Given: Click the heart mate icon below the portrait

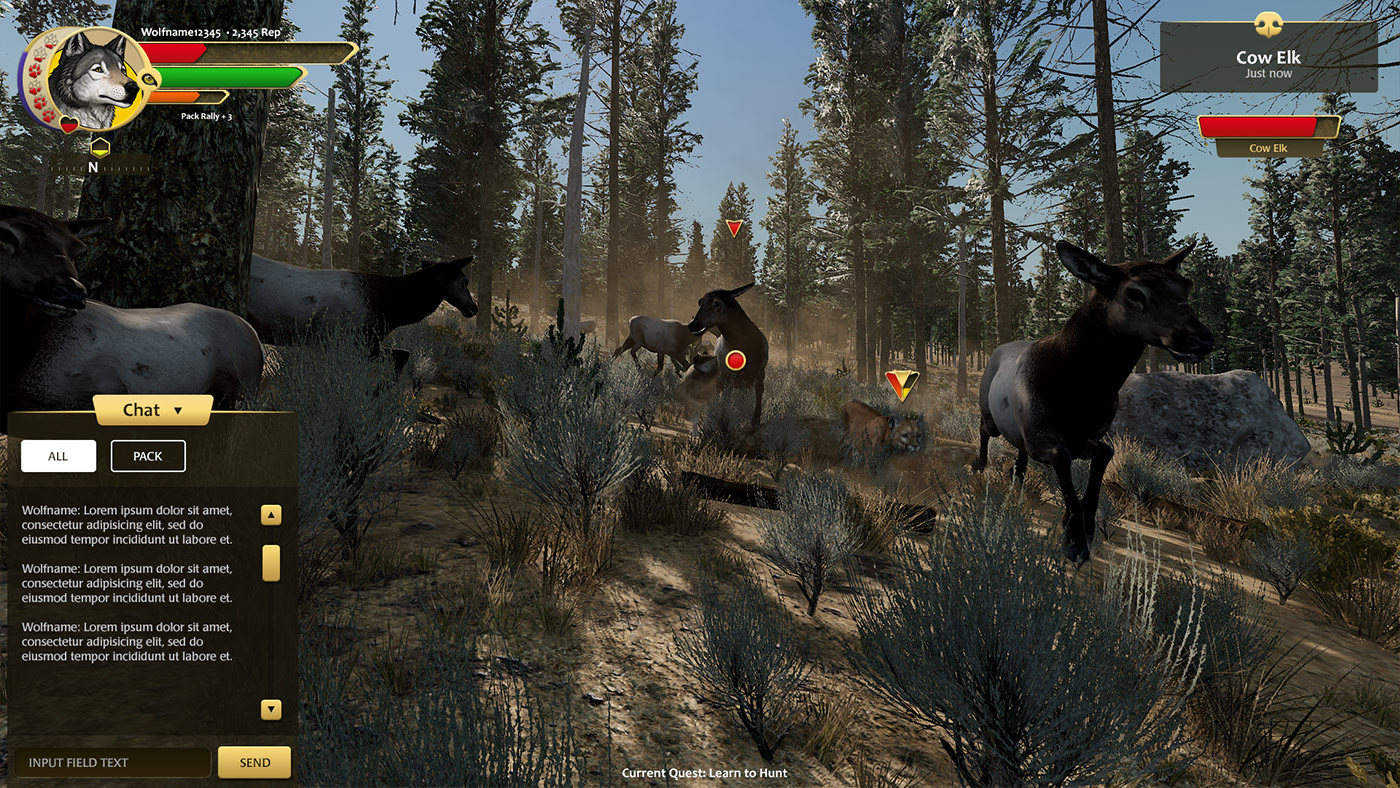Looking at the screenshot, I should click(x=69, y=124).
